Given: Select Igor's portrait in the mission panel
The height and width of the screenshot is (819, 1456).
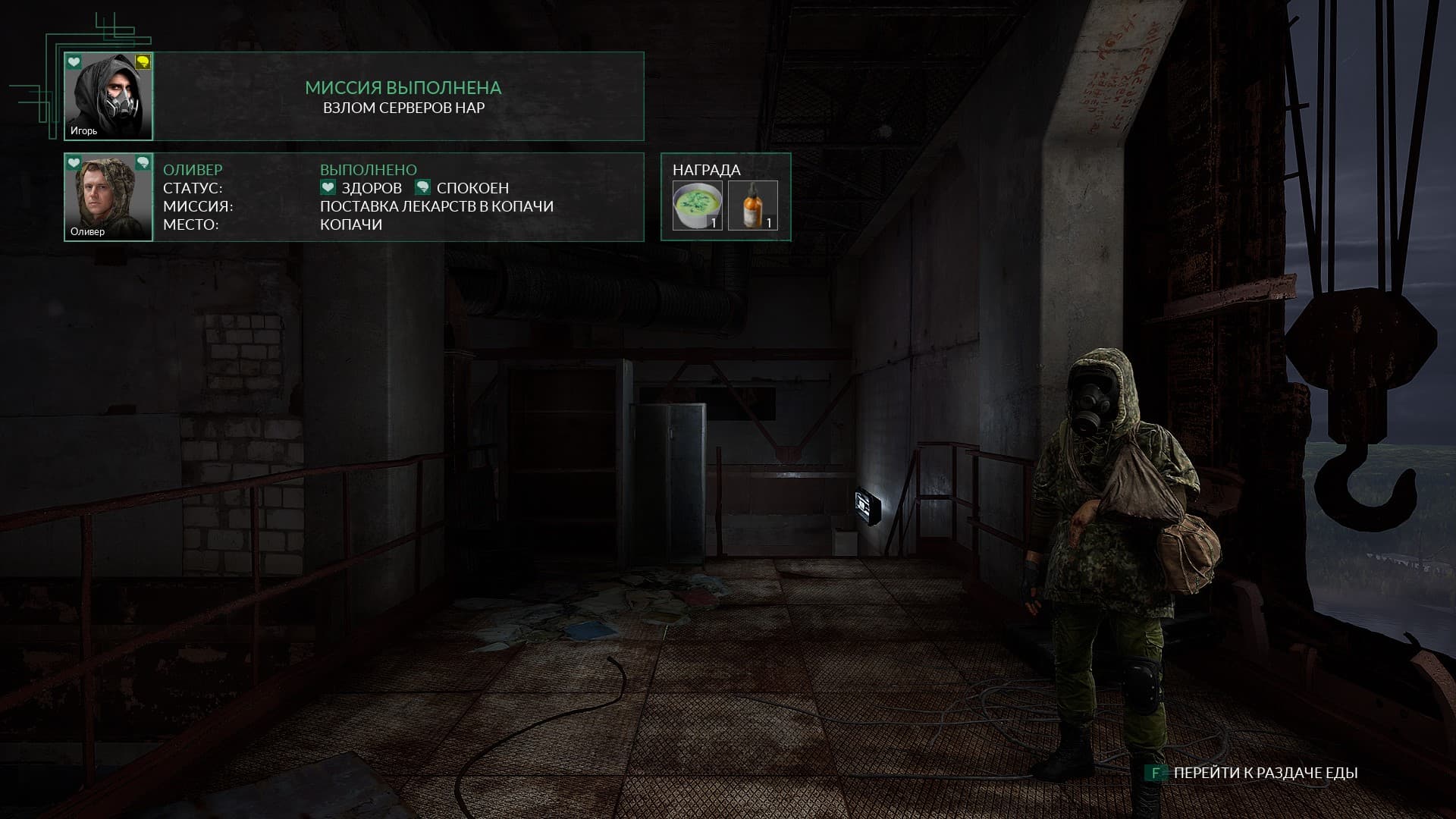Looking at the screenshot, I should point(108,96).
